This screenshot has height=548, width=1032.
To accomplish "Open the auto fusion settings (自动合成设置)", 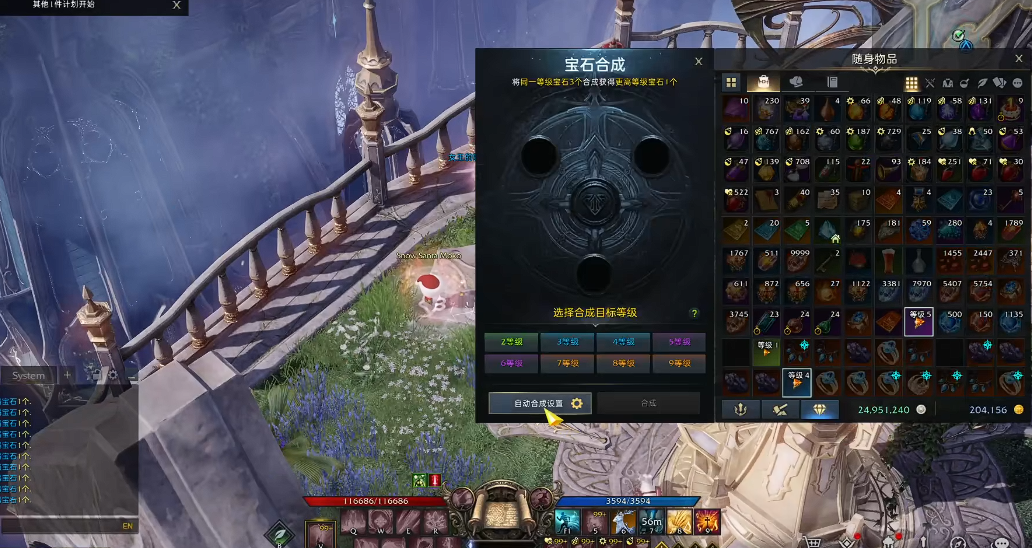I will point(540,403).
